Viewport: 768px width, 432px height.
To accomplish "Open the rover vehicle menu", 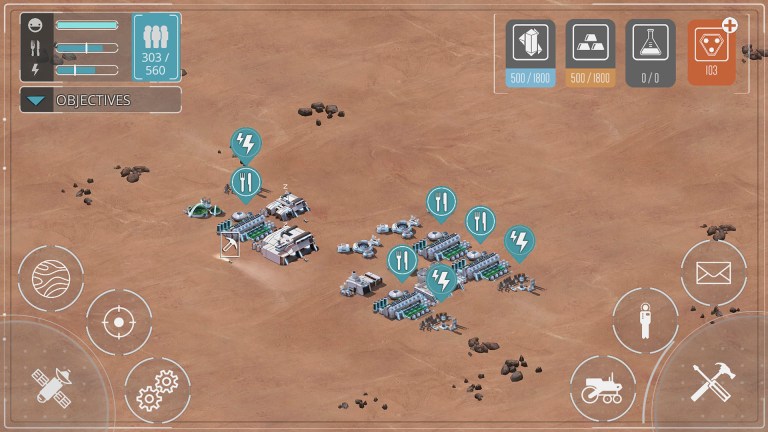I will point(603,389).
